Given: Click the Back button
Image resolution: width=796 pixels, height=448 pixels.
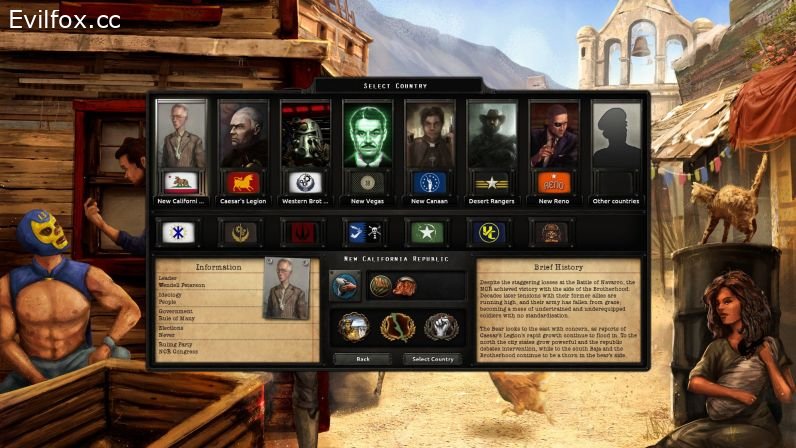Looking at the screenshot, I should click(x=362, y=358).
